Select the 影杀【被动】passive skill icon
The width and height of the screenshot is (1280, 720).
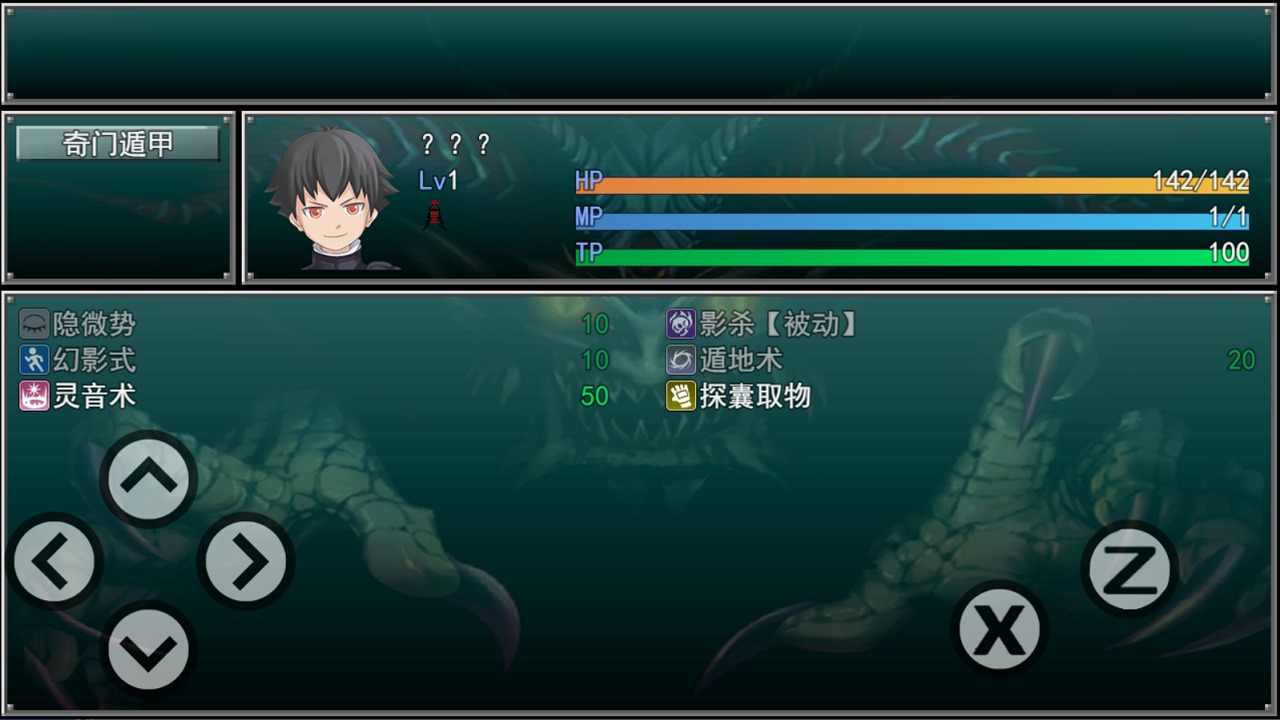point(681,324)
